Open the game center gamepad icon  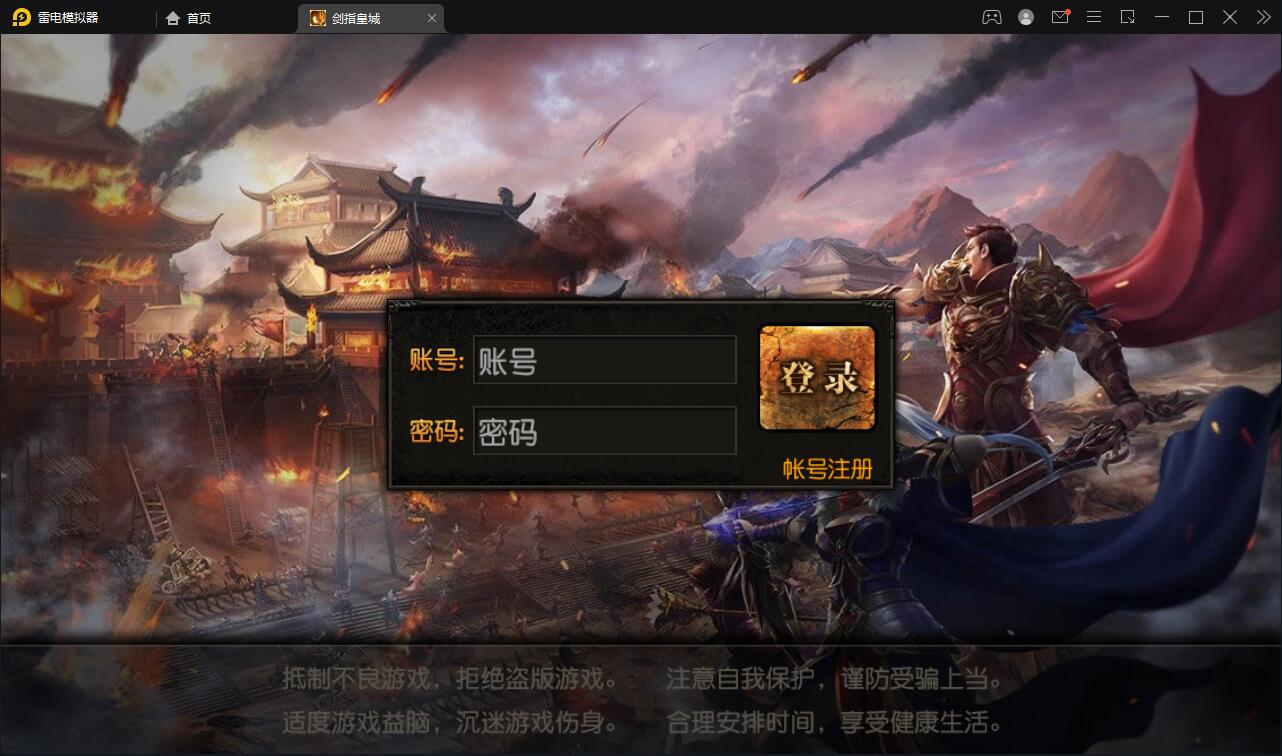click(x=991, y=17)
